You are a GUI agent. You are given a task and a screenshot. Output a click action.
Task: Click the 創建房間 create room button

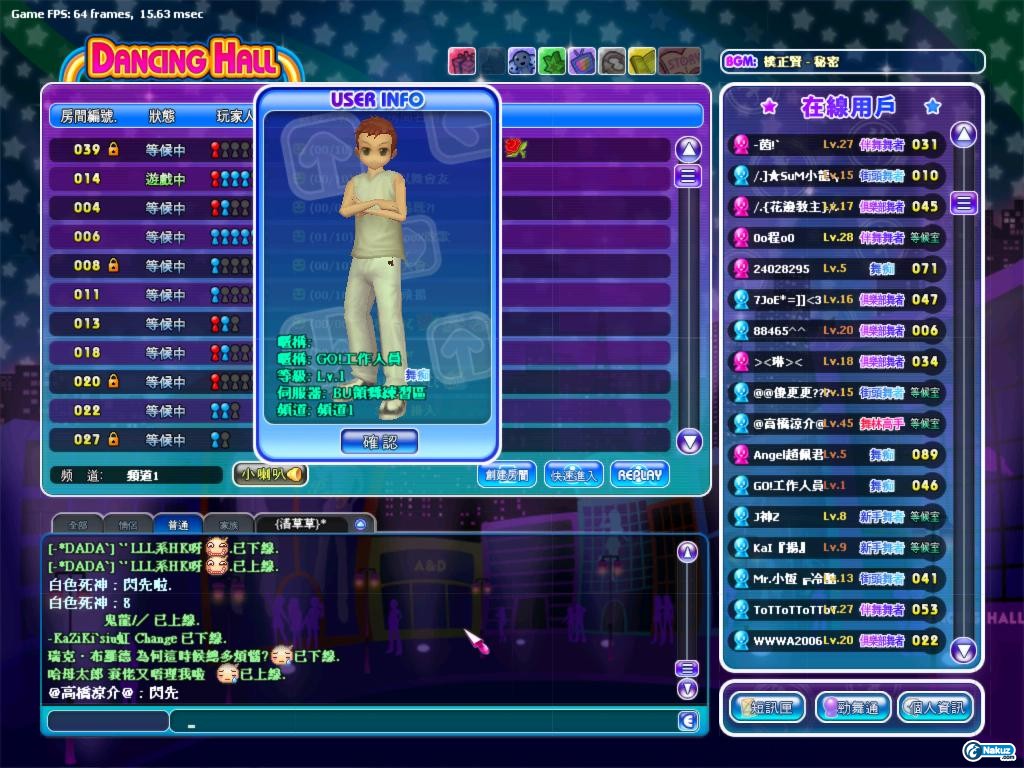pyautogui.click(x=506, y=475)
